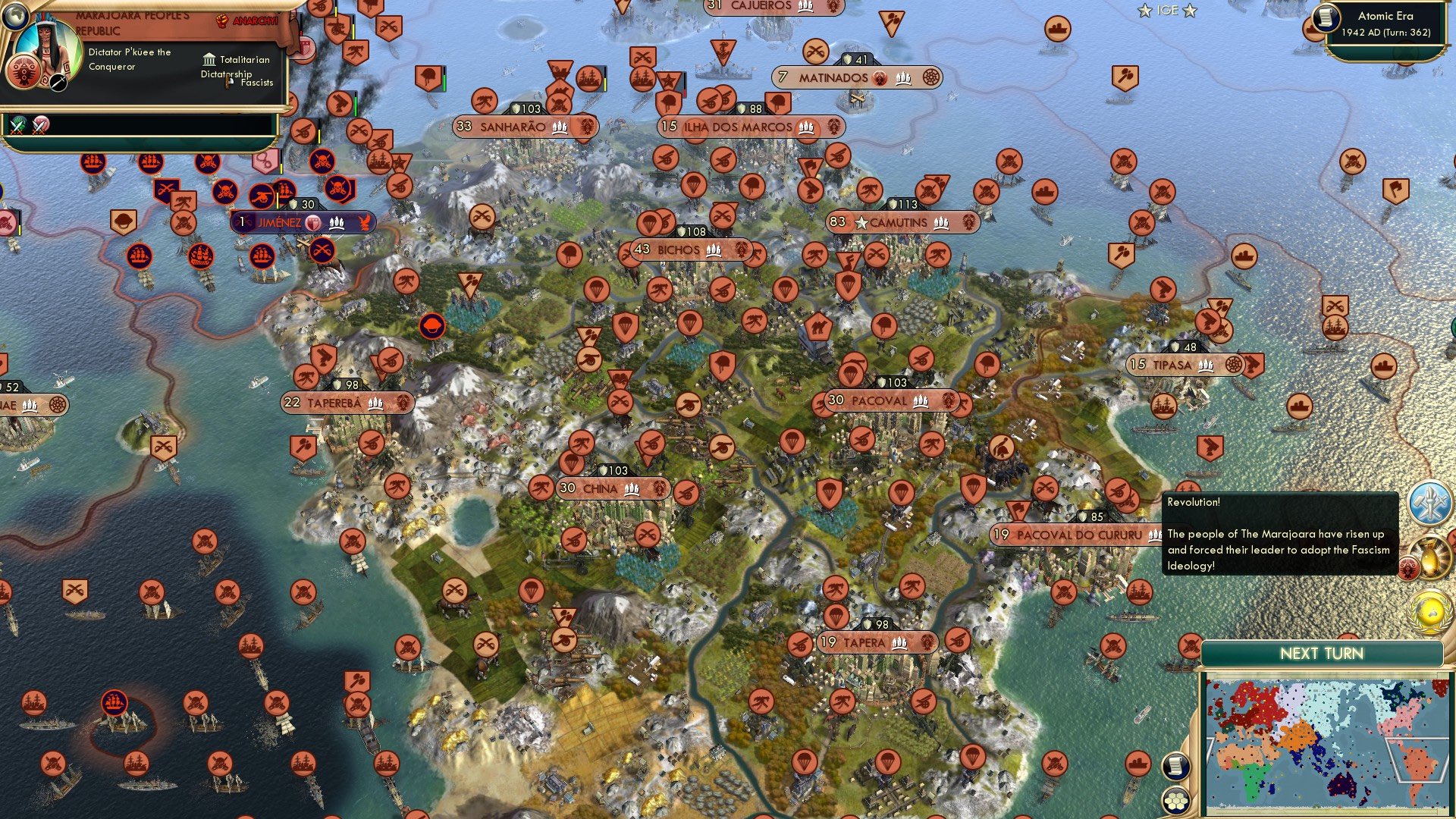
Task: Click the golden victory progress icon
Action: tap(1431, 556)
